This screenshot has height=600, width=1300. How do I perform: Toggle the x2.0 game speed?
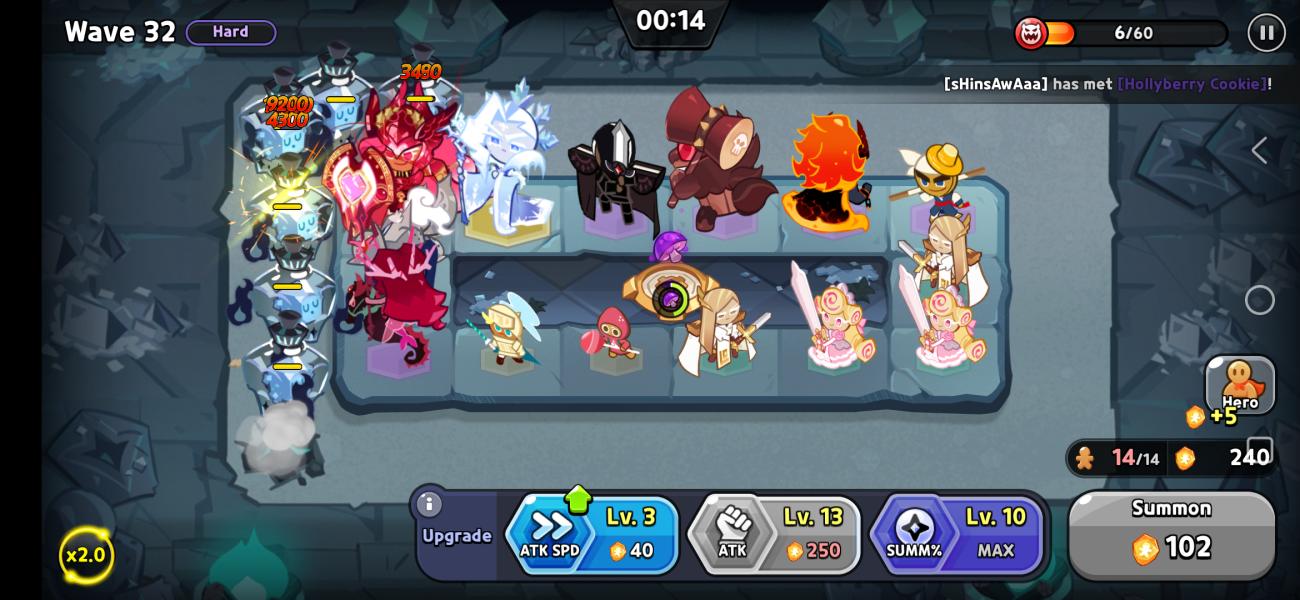pos(86,555)
